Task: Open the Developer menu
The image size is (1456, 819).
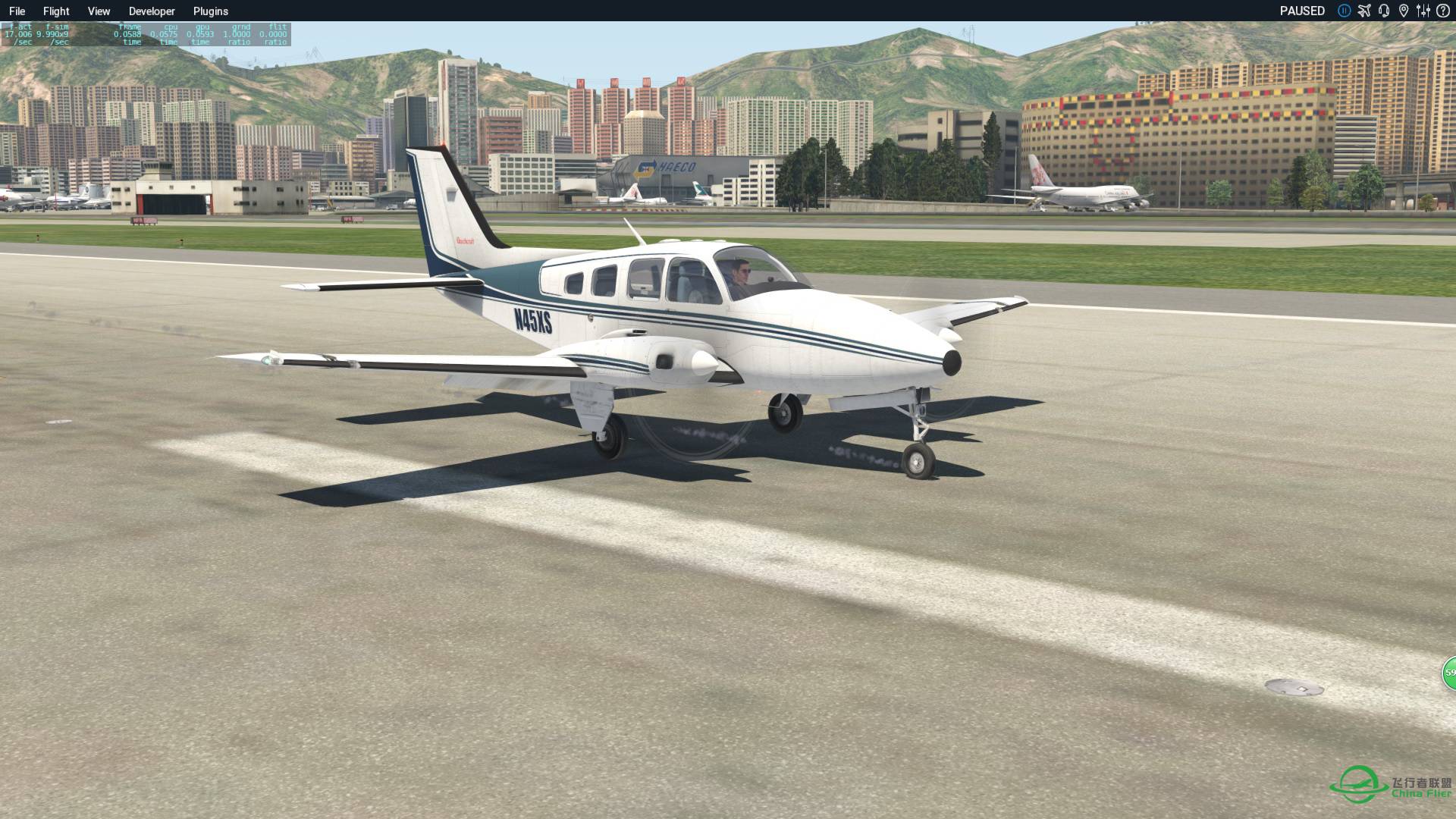Action: 152,11
